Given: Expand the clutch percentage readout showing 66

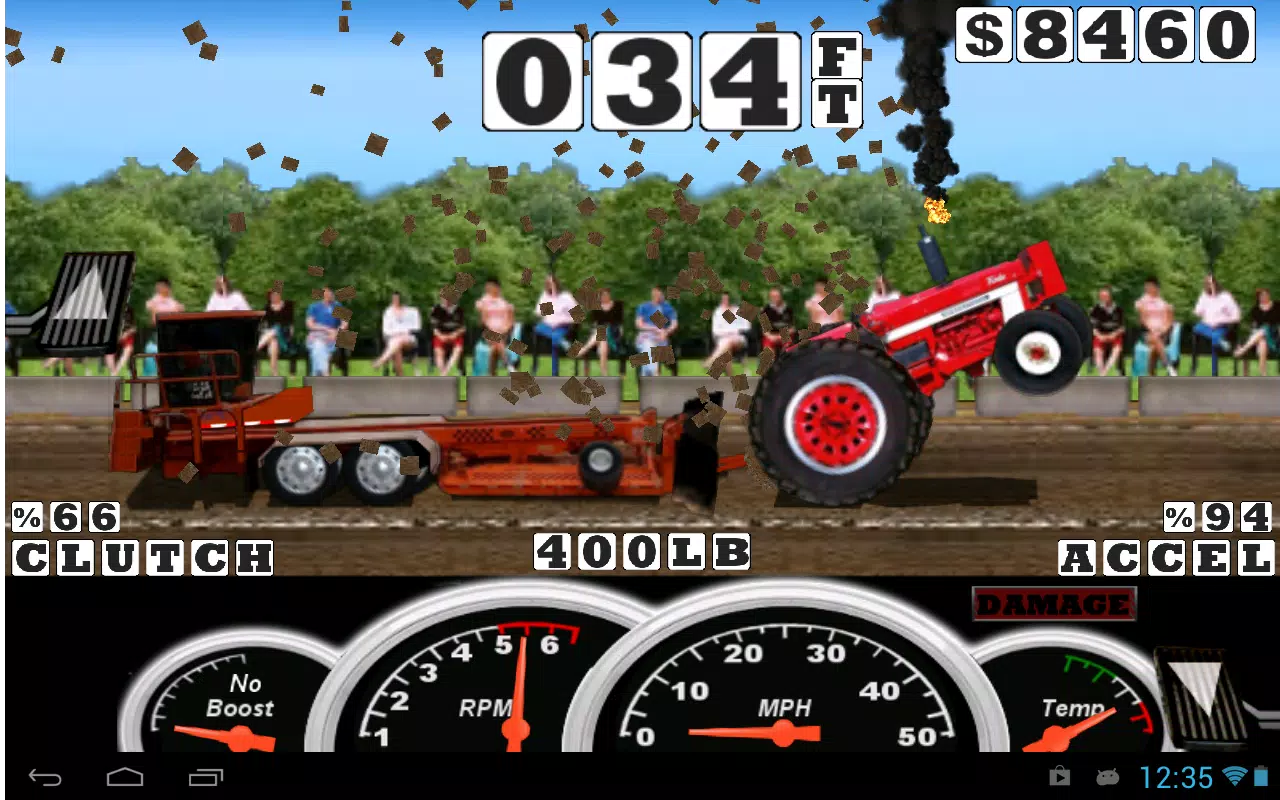Looking at the screenshot, I should (x=67, y=516).
